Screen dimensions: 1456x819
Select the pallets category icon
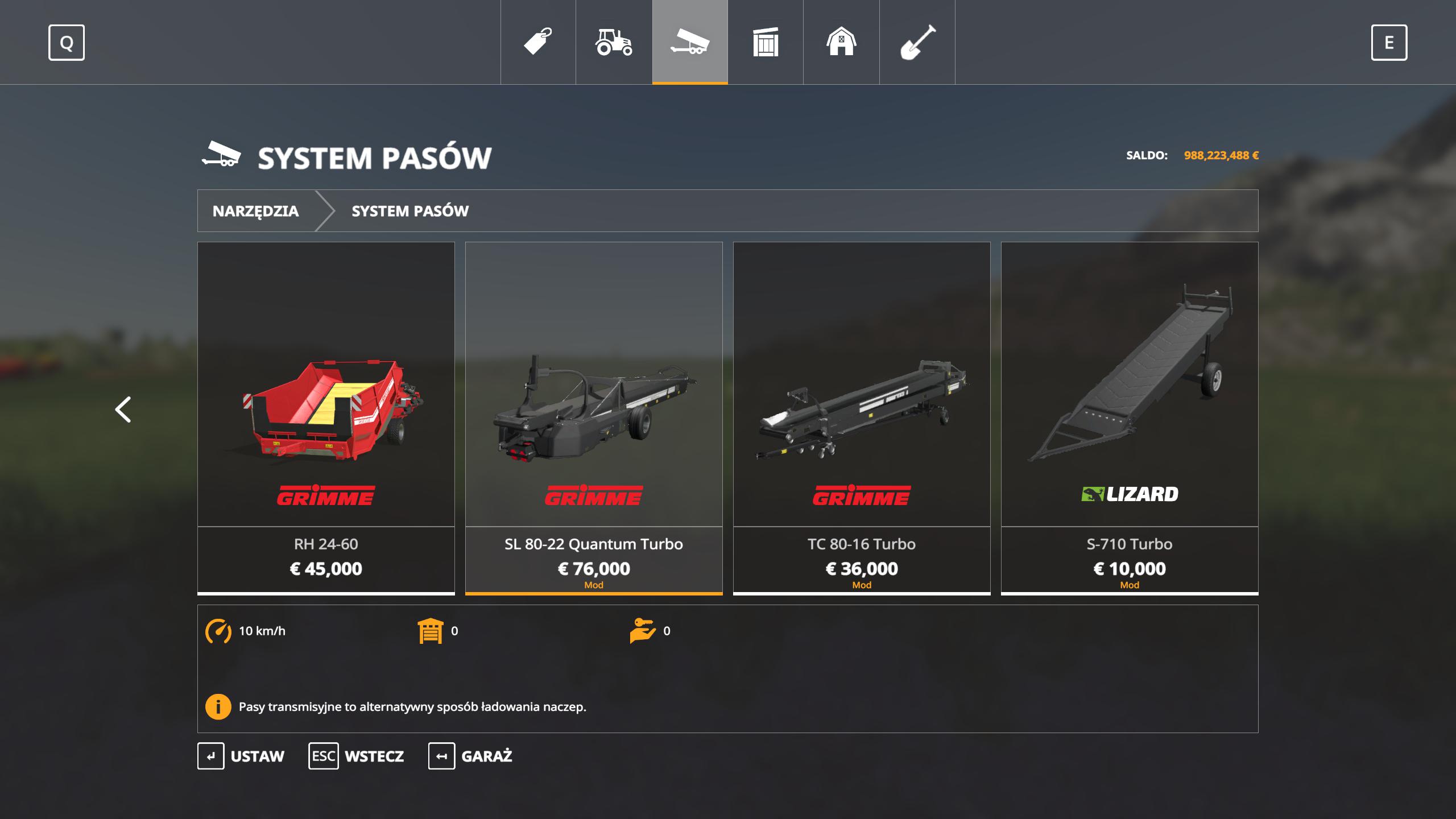(x=765, y=42)
